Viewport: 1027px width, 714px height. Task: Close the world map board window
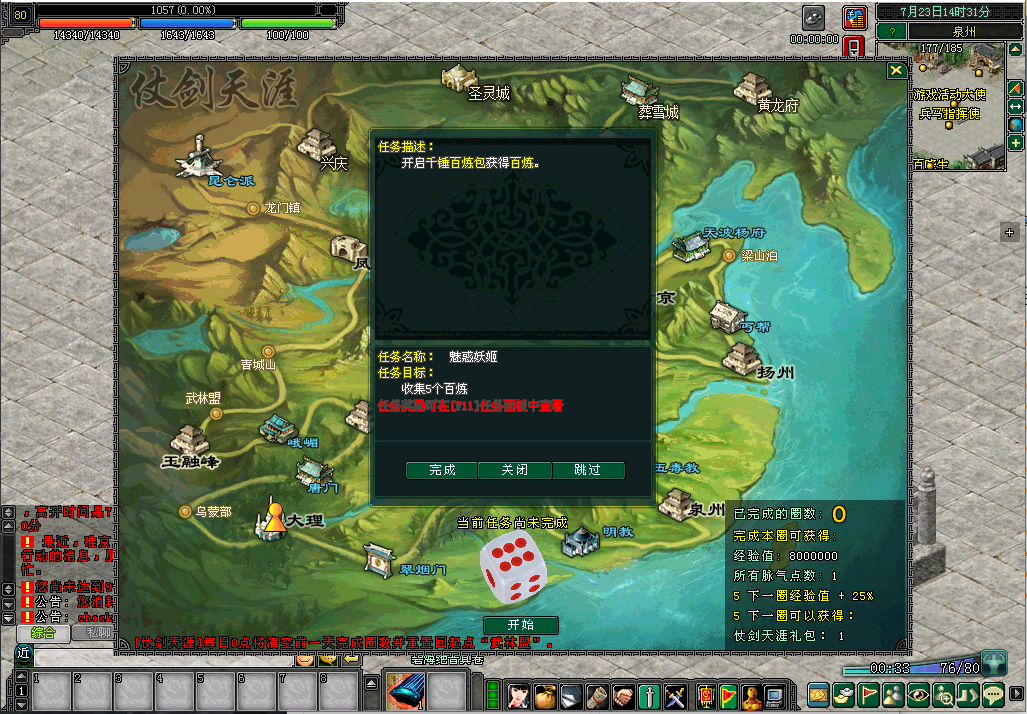[897, 70]
